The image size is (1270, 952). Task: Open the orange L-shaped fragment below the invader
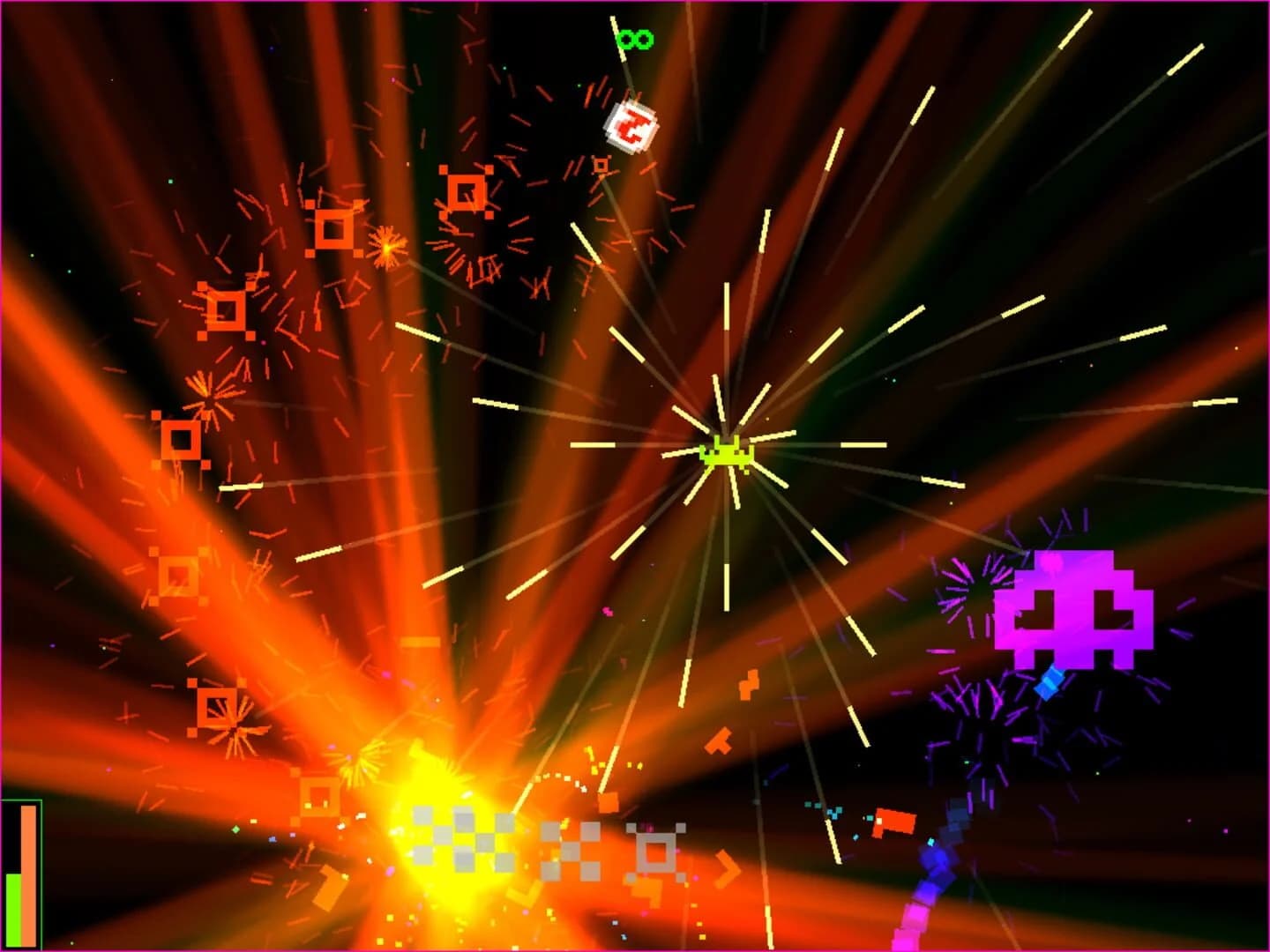[719, 740]
